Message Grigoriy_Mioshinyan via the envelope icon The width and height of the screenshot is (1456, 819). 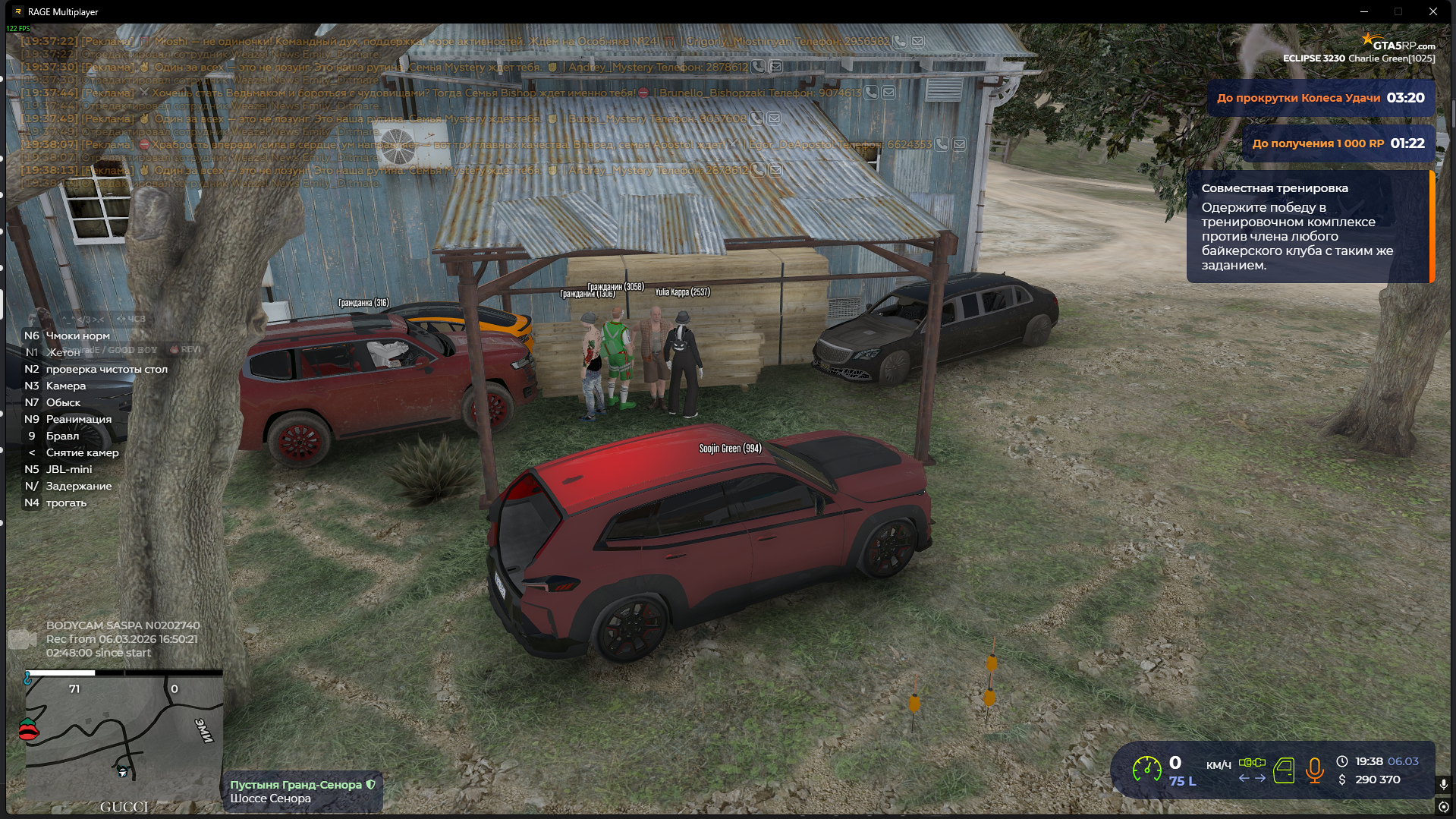[917, 42]
